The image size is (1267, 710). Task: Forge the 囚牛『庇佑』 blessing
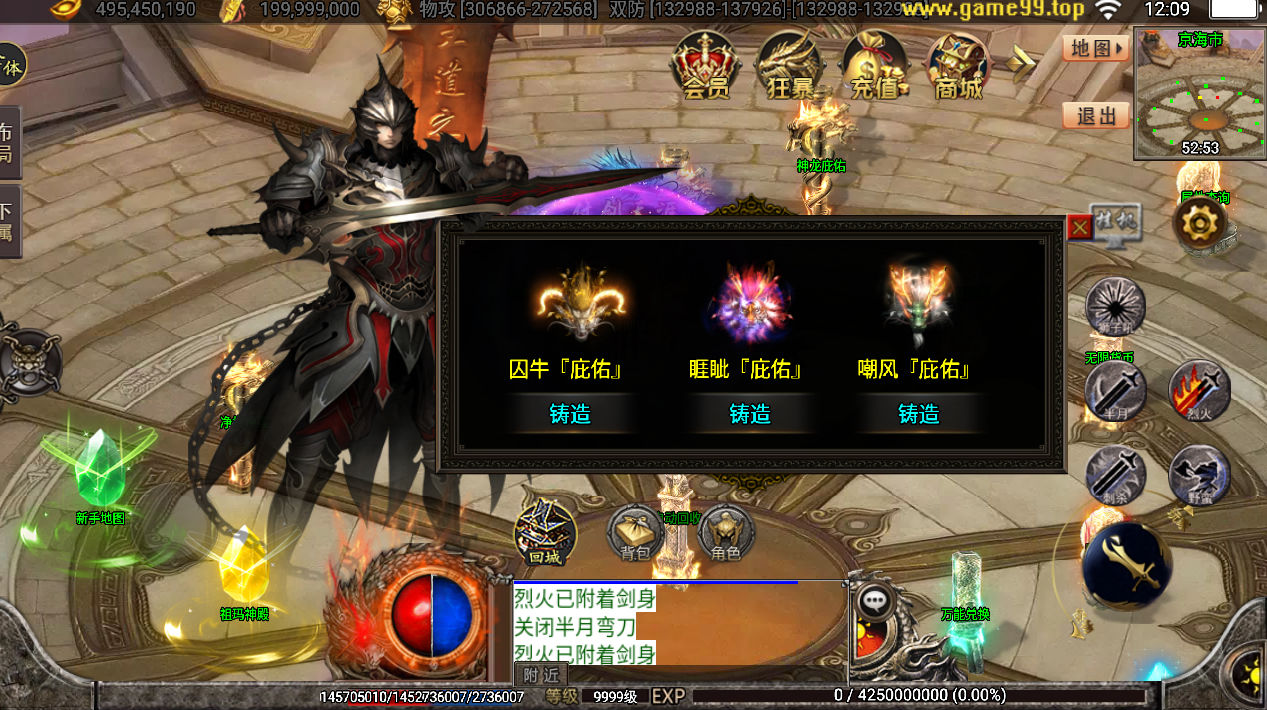click(570, 414)
